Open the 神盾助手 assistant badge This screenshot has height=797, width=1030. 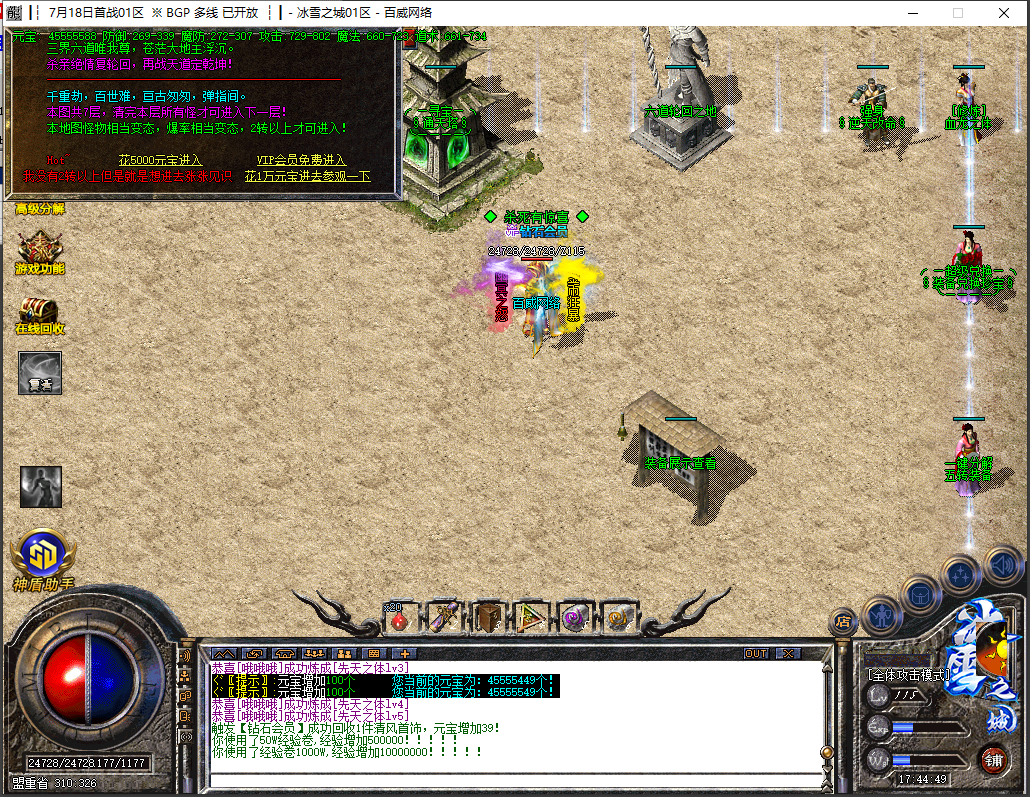pyautogui.click(x=43, y=556)
